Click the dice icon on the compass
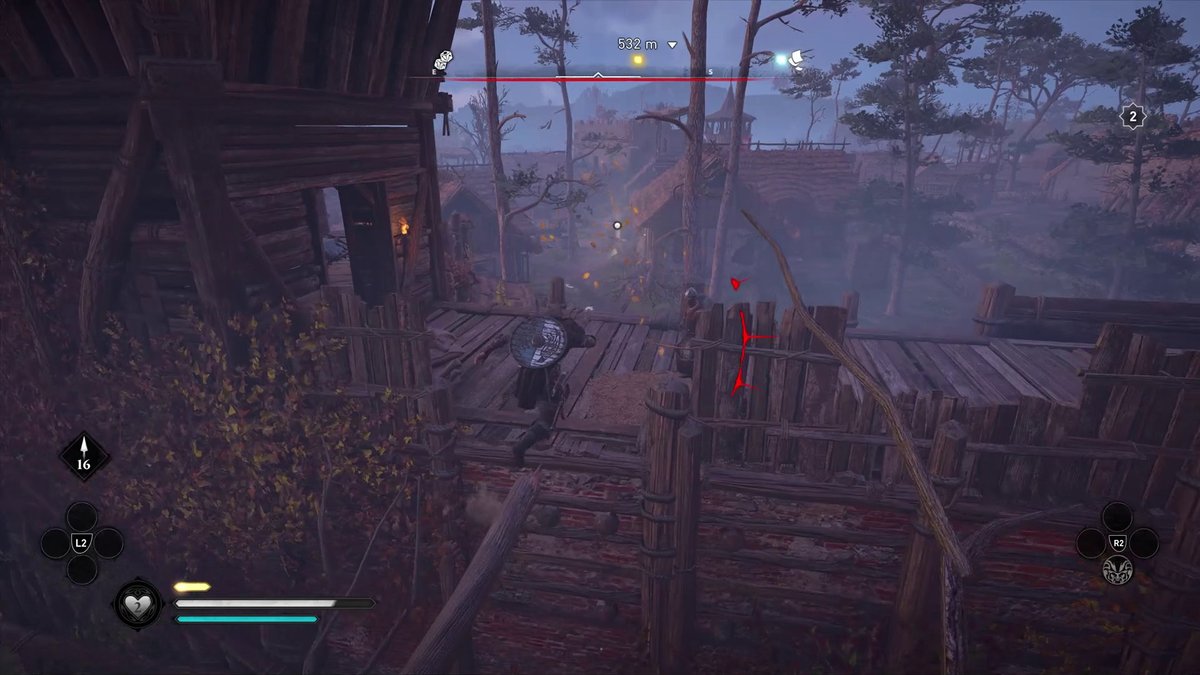The height and width of the screenshot is (675, 1200). point(443,62)
